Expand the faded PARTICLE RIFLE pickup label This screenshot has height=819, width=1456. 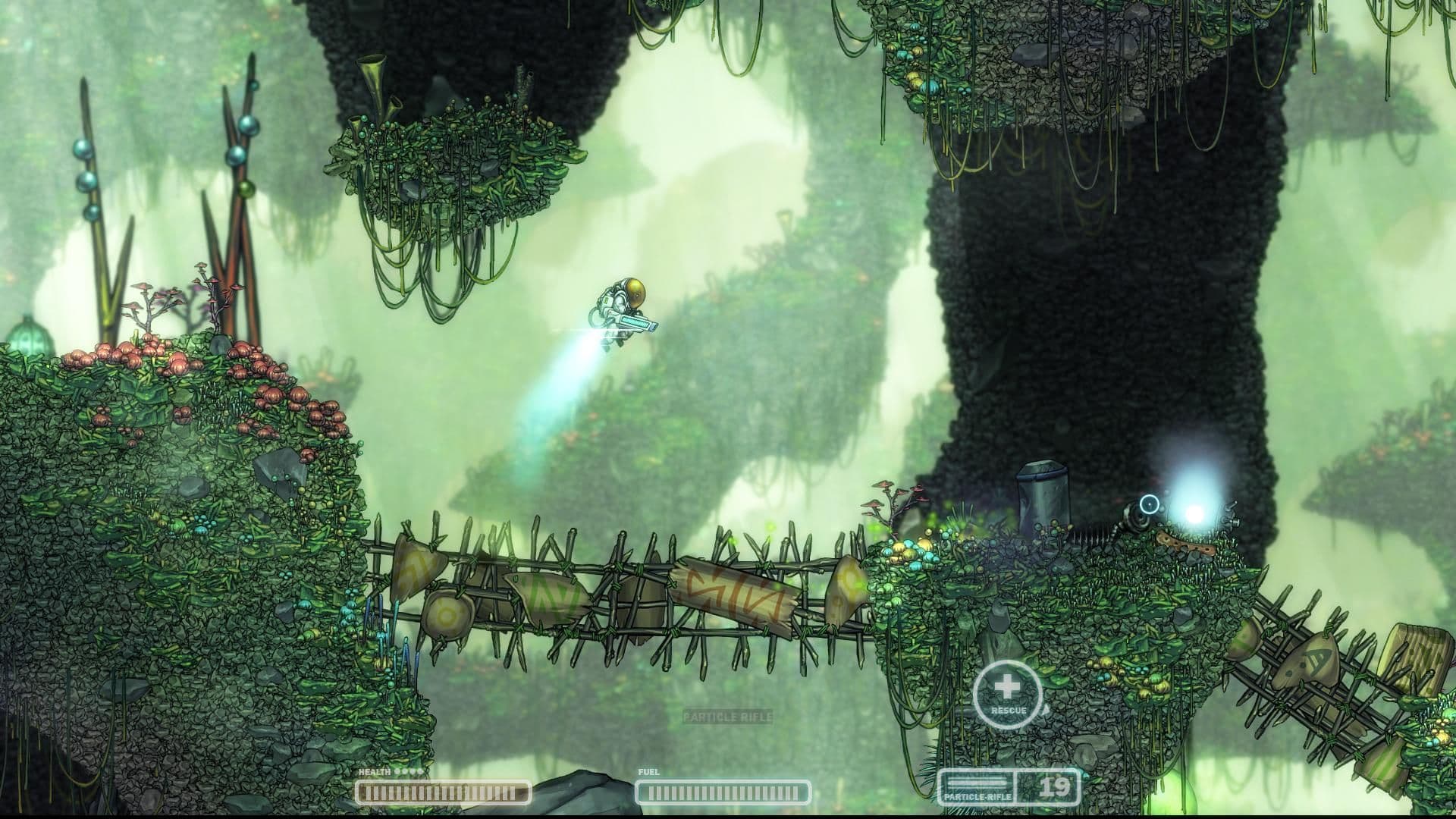pyautogui.click(x=729, y=714)
